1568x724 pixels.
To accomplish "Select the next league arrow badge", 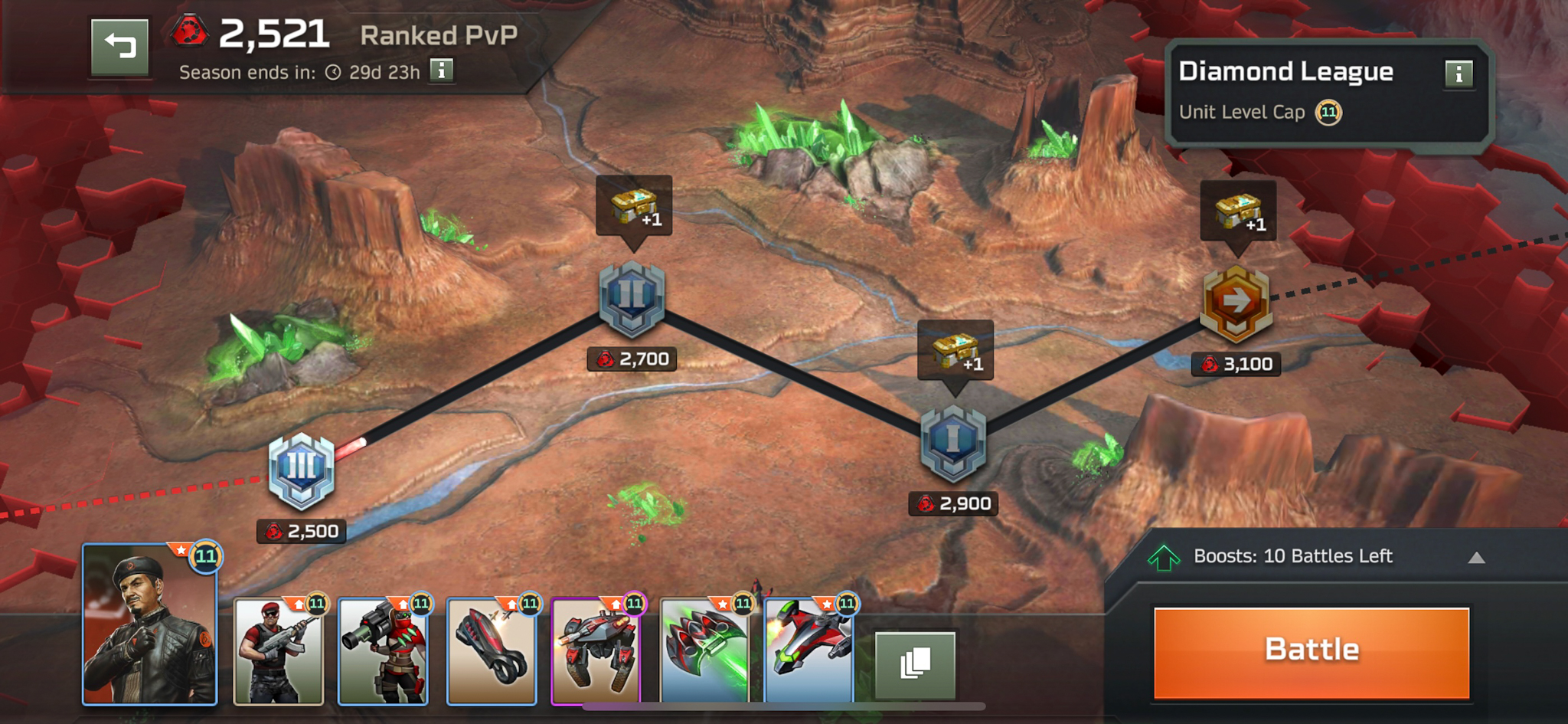I will (1236, 303).
